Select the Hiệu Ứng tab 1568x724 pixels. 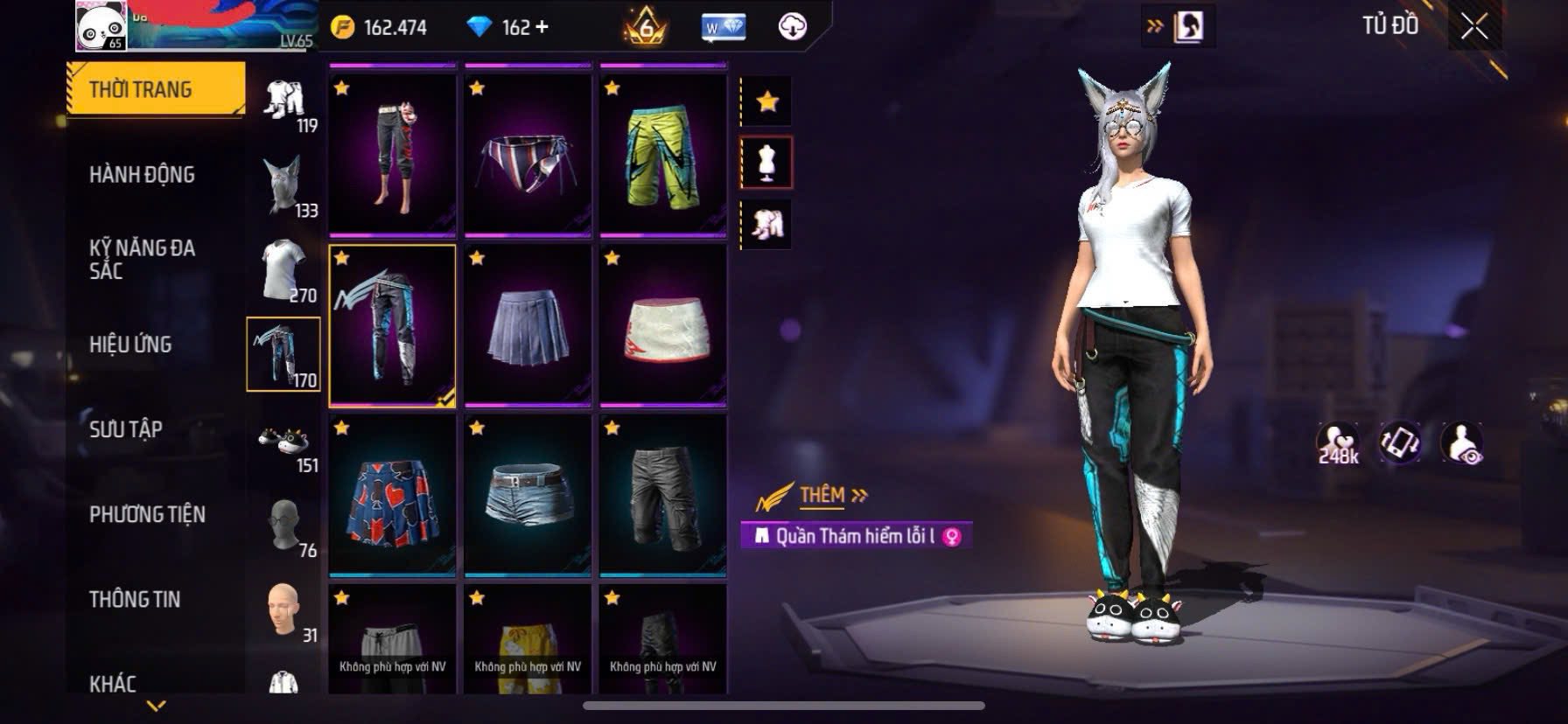pos(130,345)
